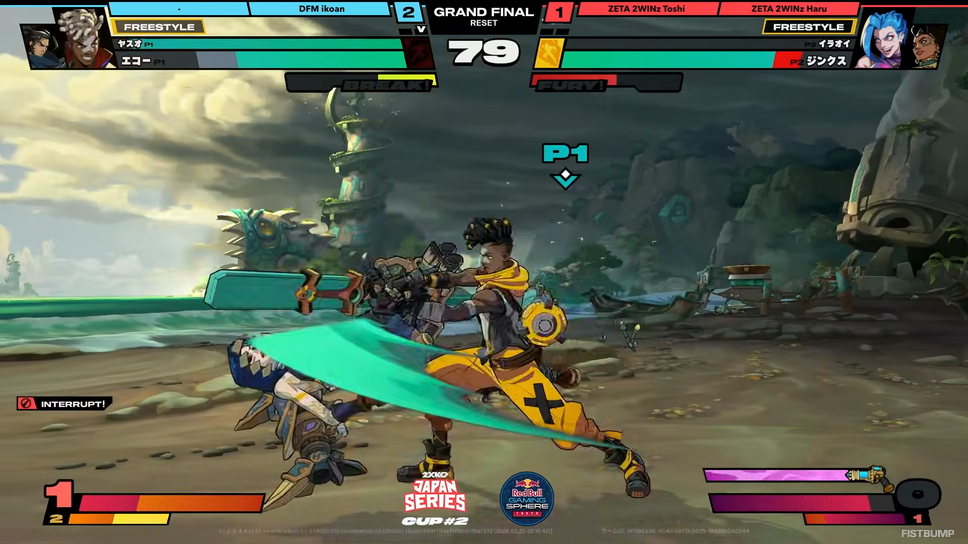The height and width of the screenshot is (544, 968).
Task: Click the FISTBUMP watermark
Action: [x=929, y=534]
